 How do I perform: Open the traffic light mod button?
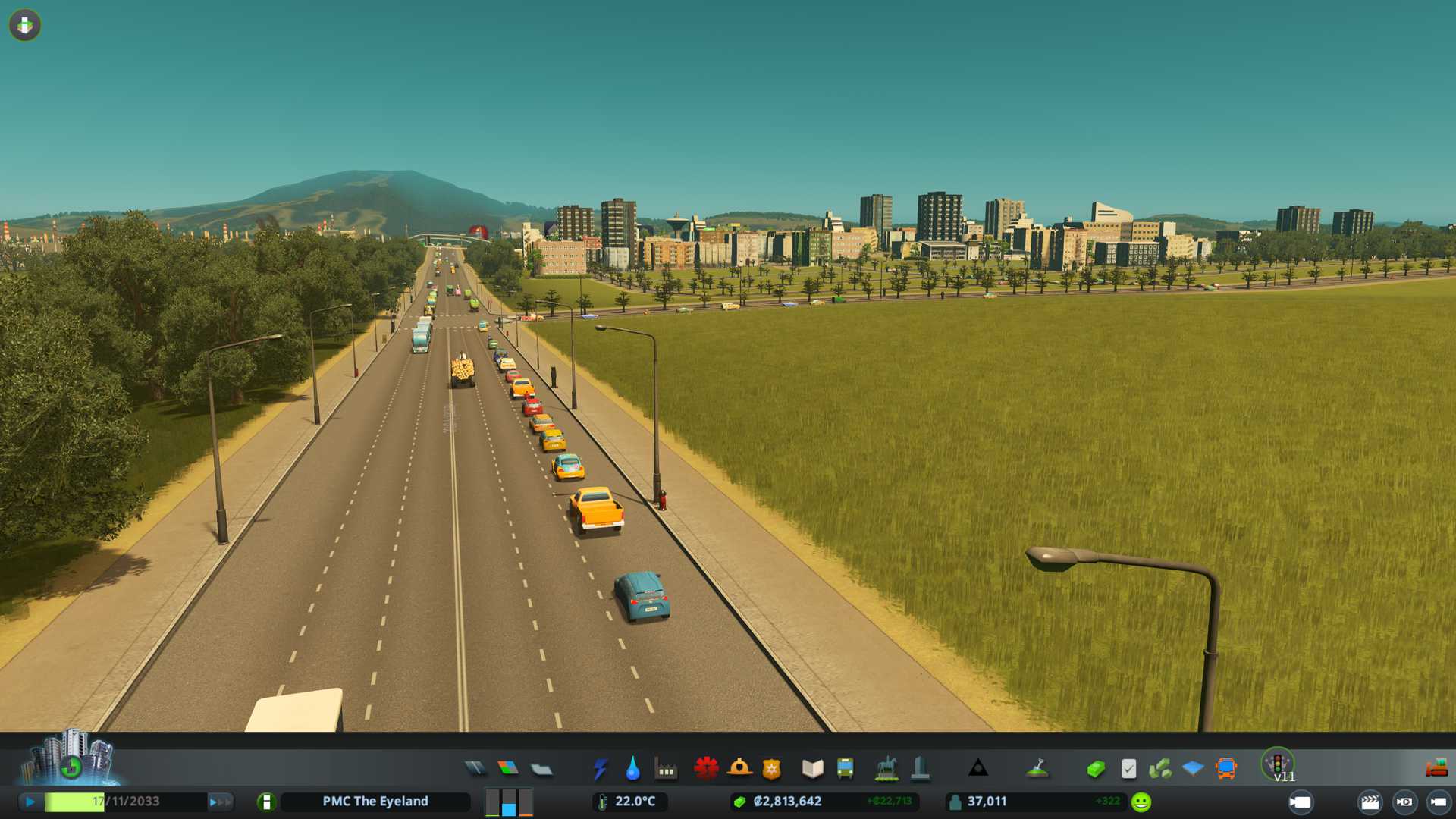pos(1278,764)
